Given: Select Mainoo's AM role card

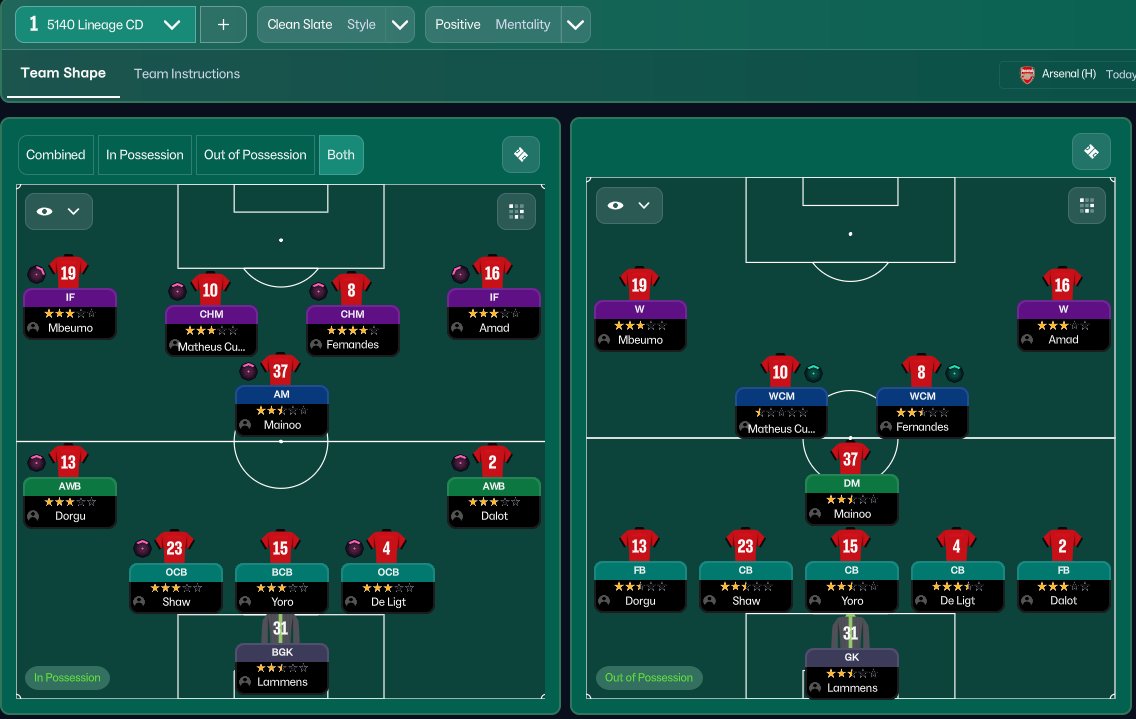Looking at the screenshot, I should [282, 410].
